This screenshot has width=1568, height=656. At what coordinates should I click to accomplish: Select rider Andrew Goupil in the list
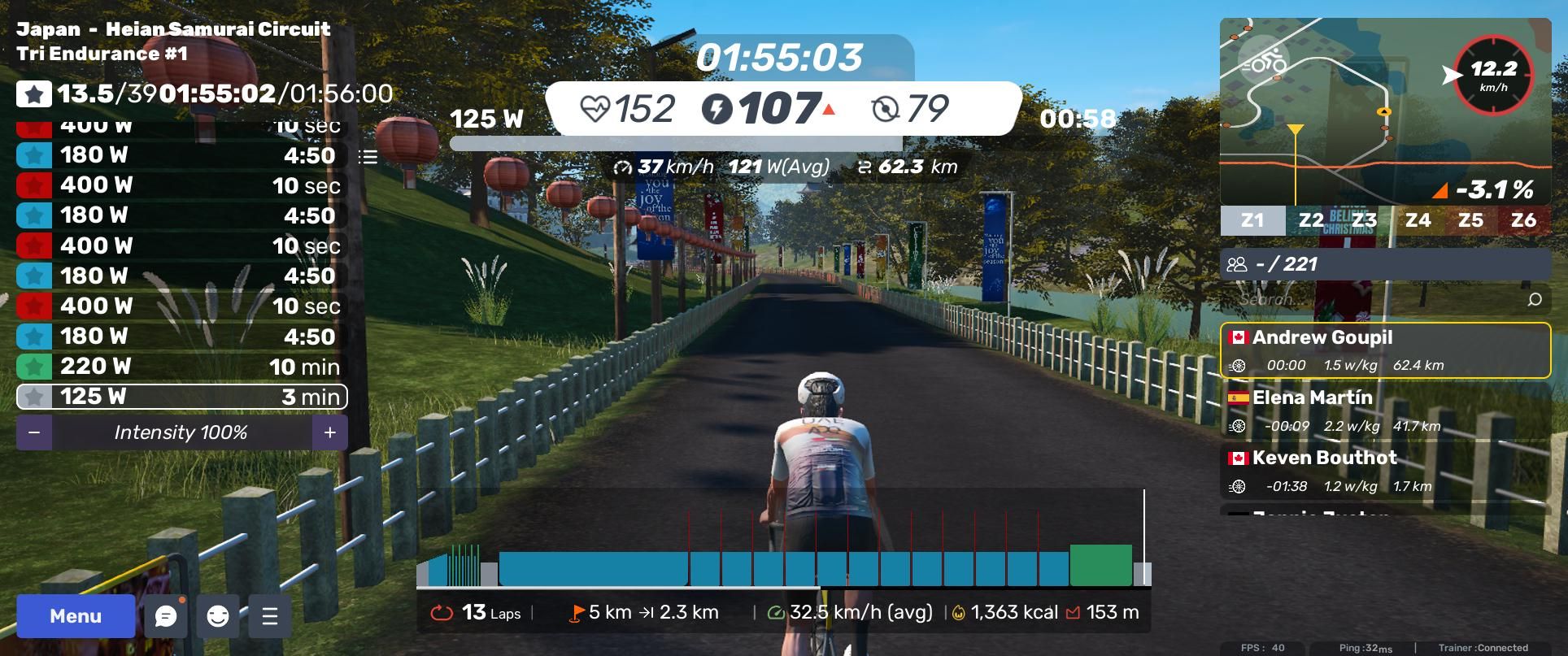tap(1385, 350)
